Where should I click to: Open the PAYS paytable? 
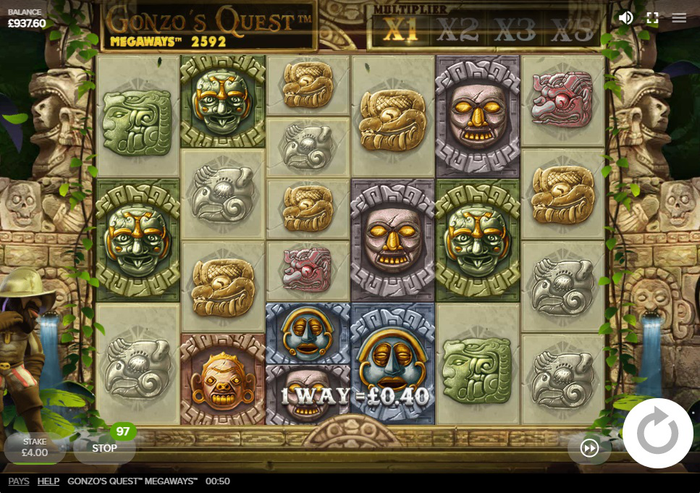(x=18, y=481)
